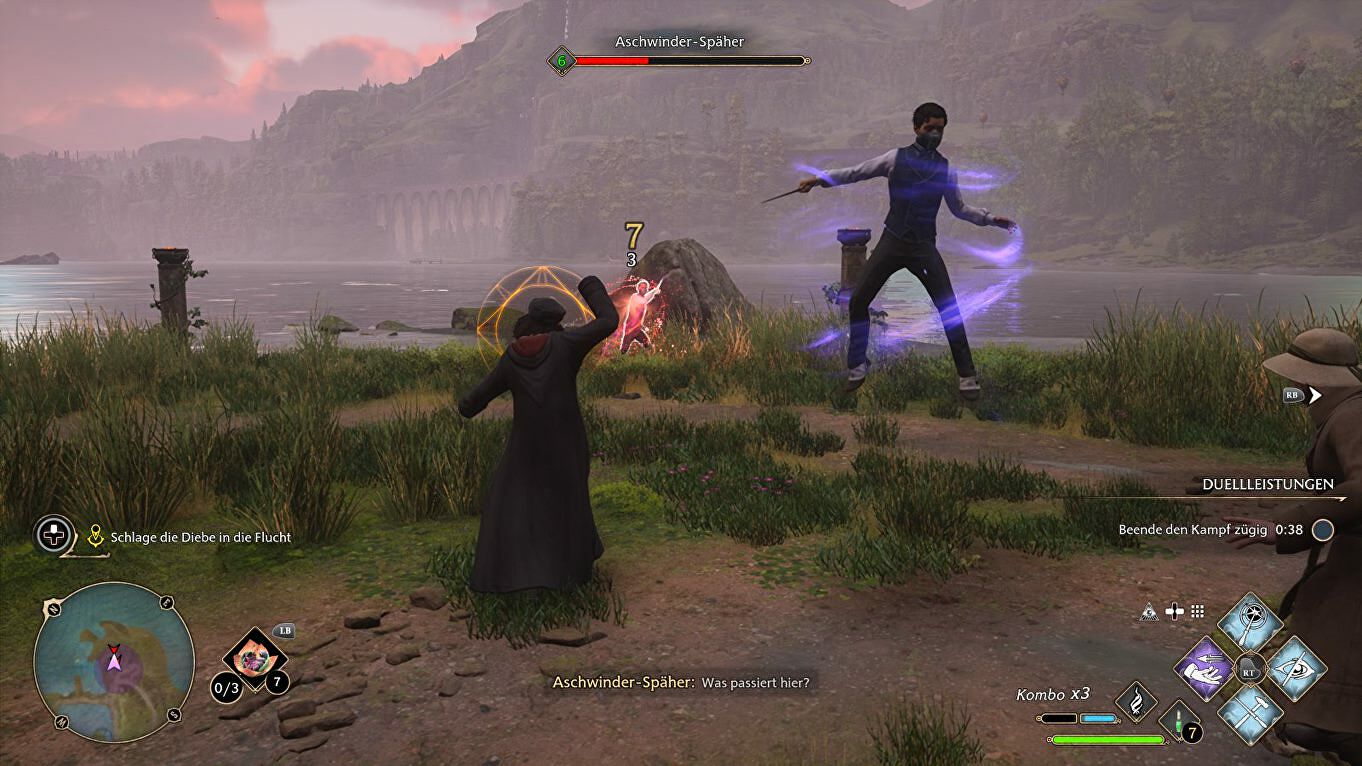The image size is (1362, 766).
Task: Open the circular minimap
Action: (113, 661)
